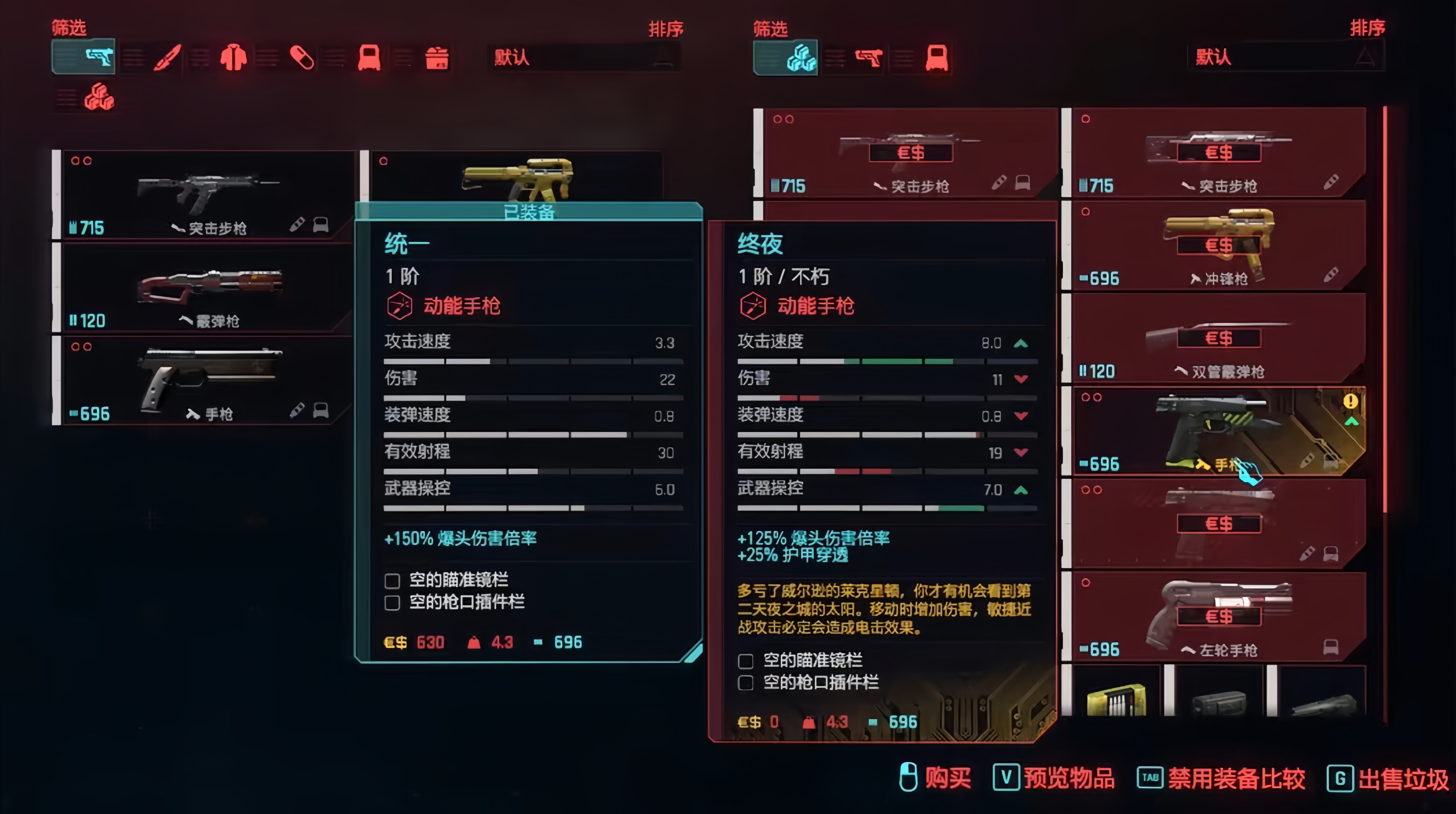This screenshot has width=1456, height=814.
Task: Check 空的枪口插件栏 on the 终夜 panel
Action: (746, 682)
